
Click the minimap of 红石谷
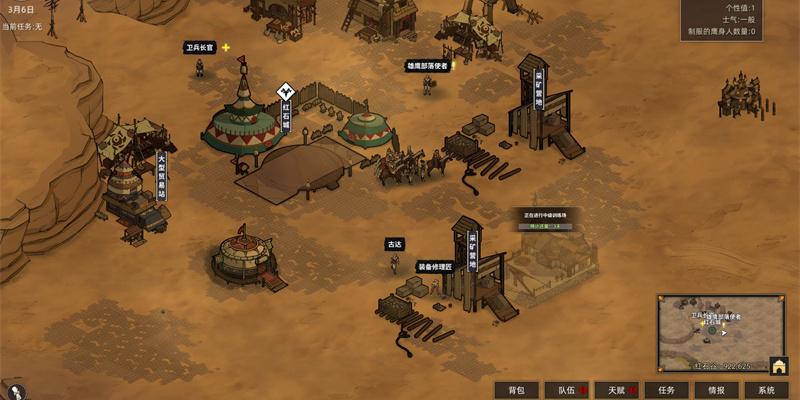click(x=712, y=331)
